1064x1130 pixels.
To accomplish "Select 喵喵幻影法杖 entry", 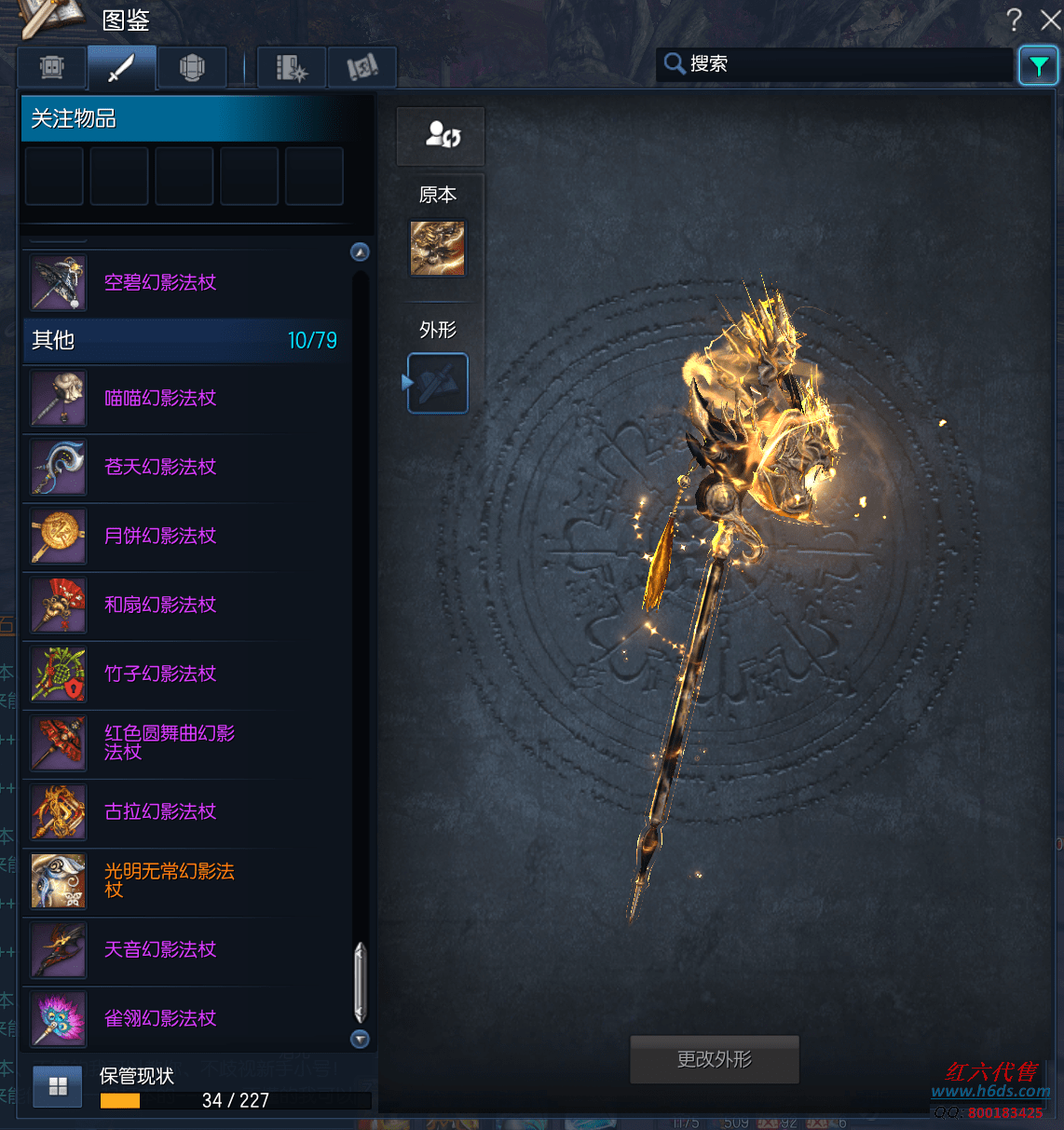I will 160,399.
